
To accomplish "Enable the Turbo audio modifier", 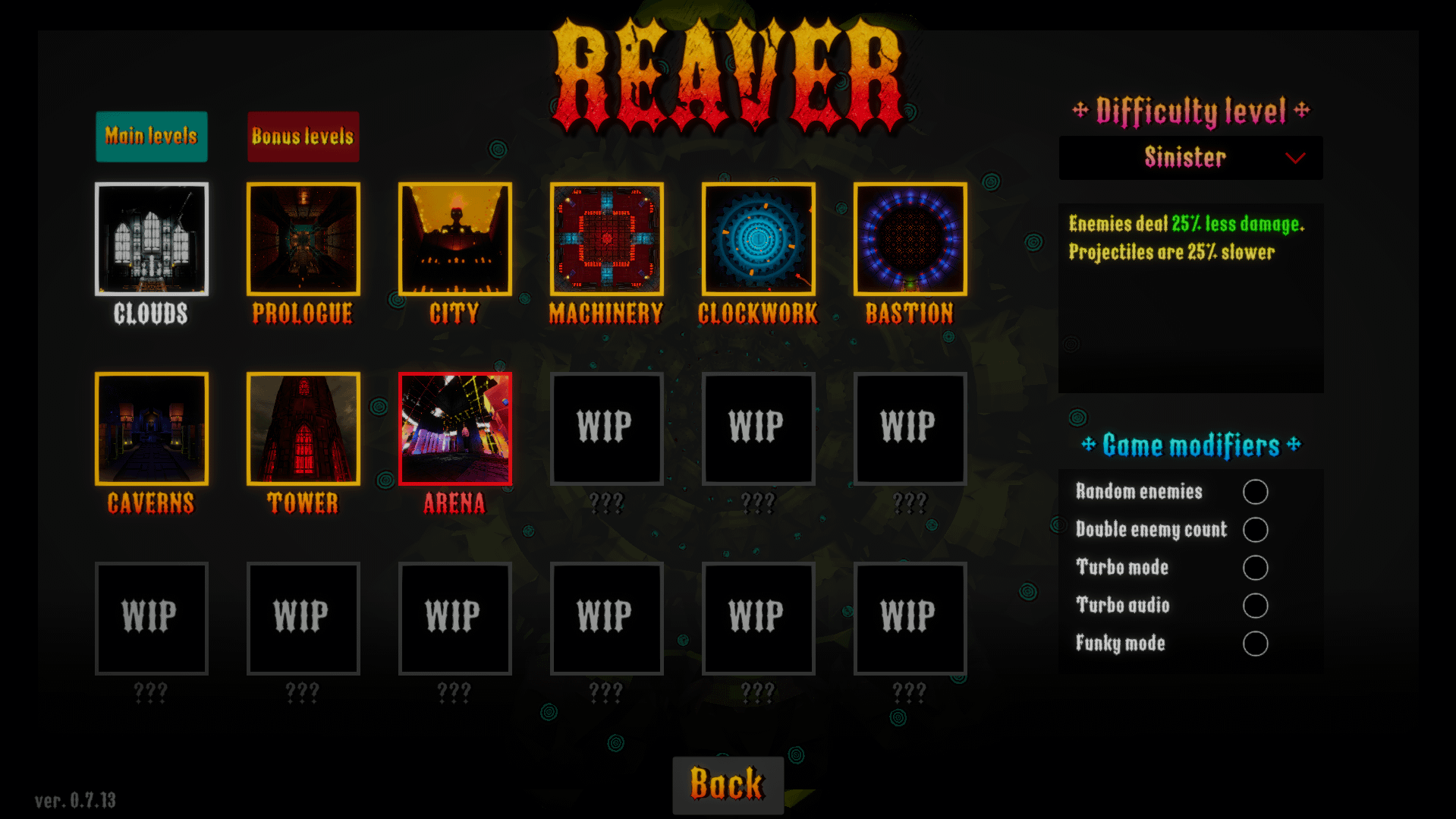I will click(1255, 606).
